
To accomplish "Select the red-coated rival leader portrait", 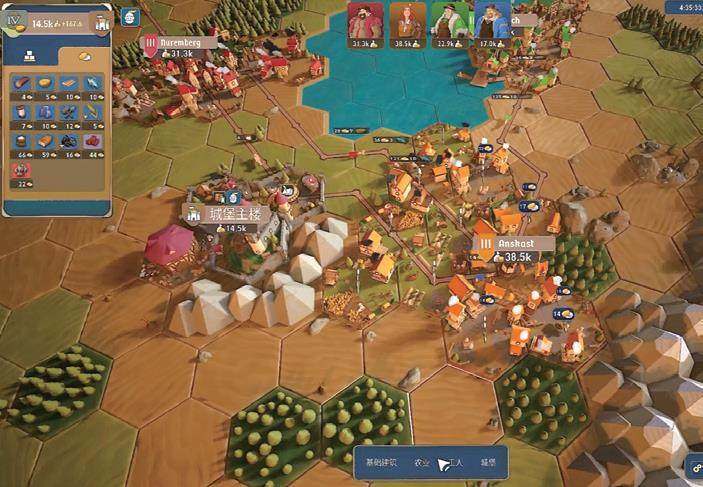I will tap(362, 22).
